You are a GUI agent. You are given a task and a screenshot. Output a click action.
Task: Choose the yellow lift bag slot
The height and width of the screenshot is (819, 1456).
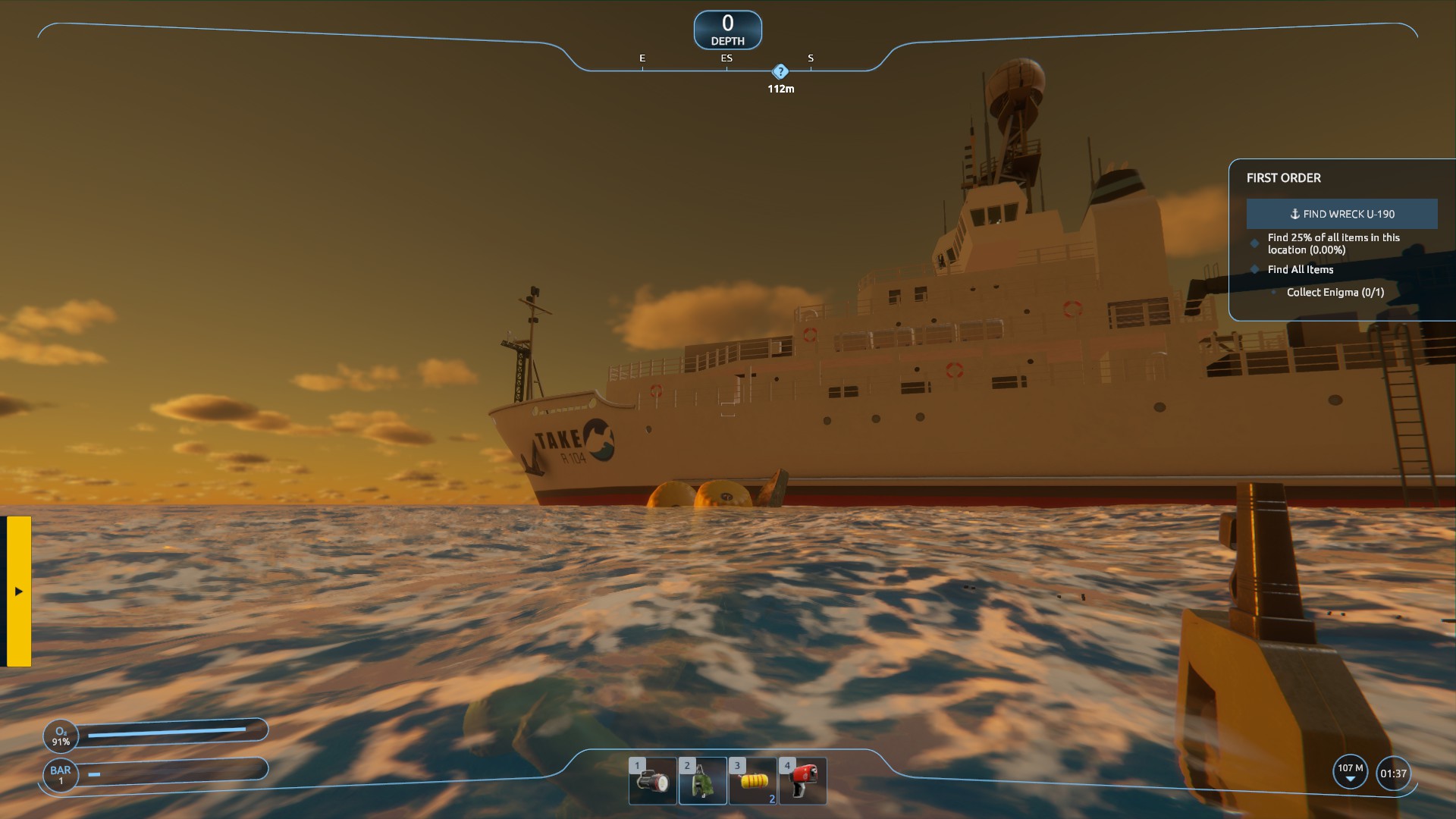pyautogui.click(x=753, y=781)
